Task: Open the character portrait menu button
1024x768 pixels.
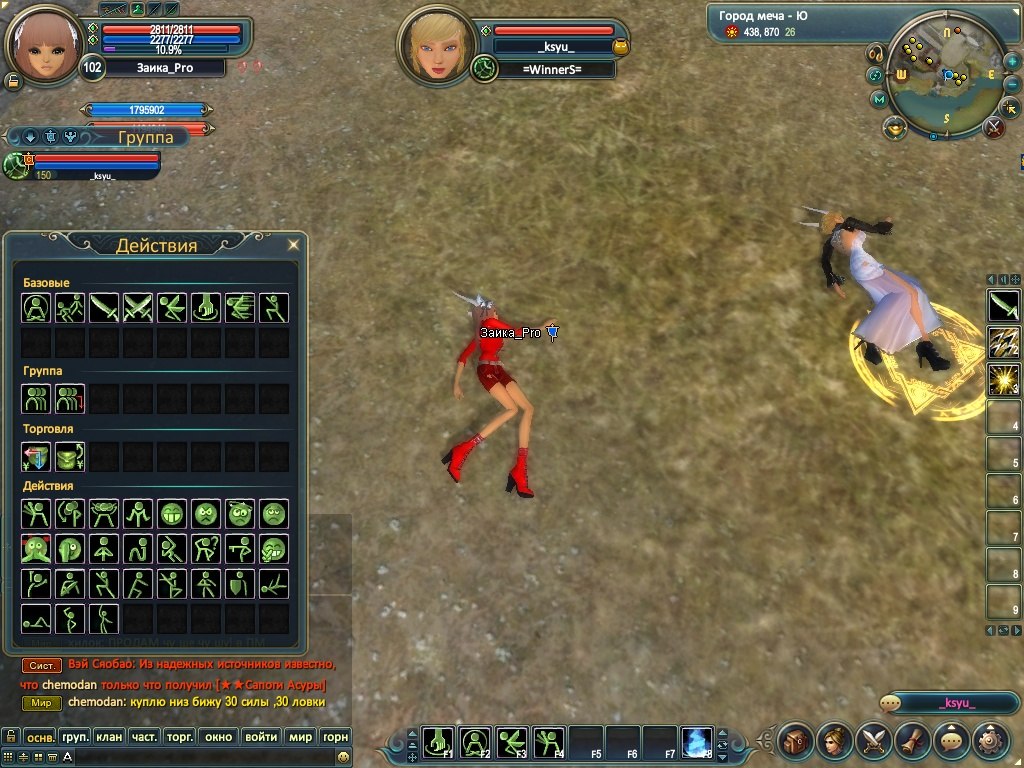Action: [x=835, y=741]
